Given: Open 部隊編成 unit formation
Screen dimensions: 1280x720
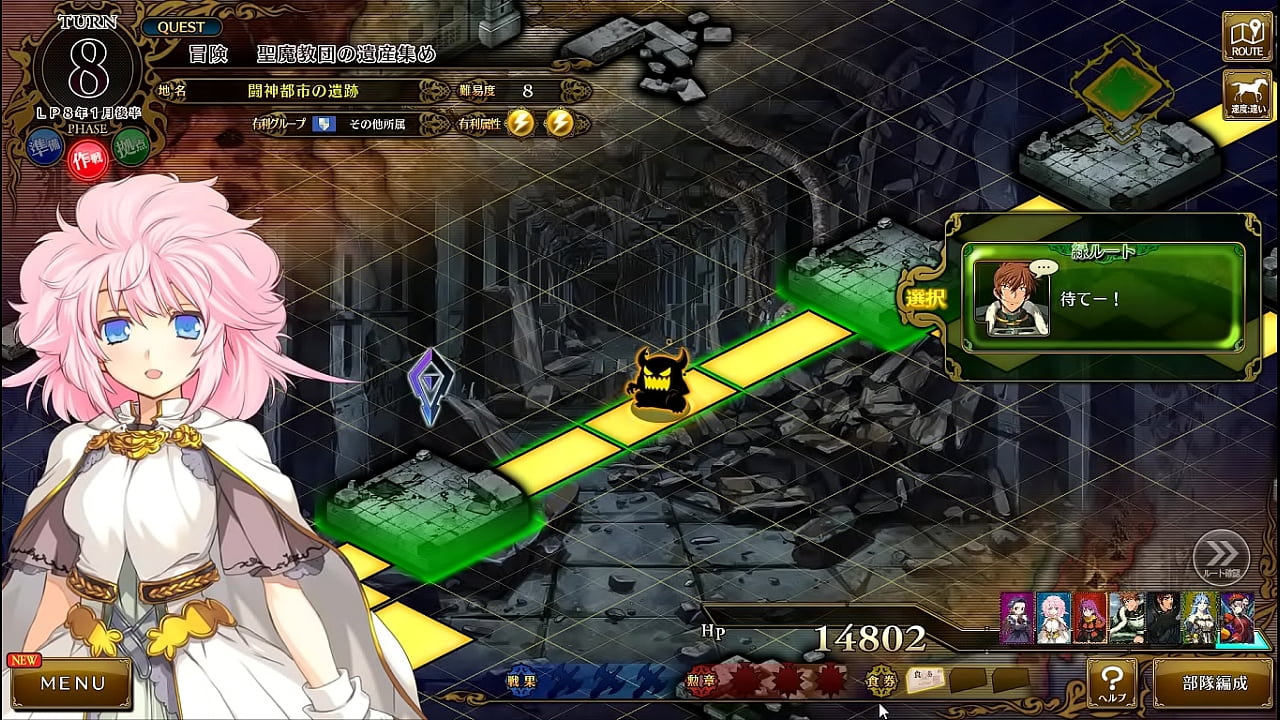Looking at the screenshot, I should point(1216,683).
